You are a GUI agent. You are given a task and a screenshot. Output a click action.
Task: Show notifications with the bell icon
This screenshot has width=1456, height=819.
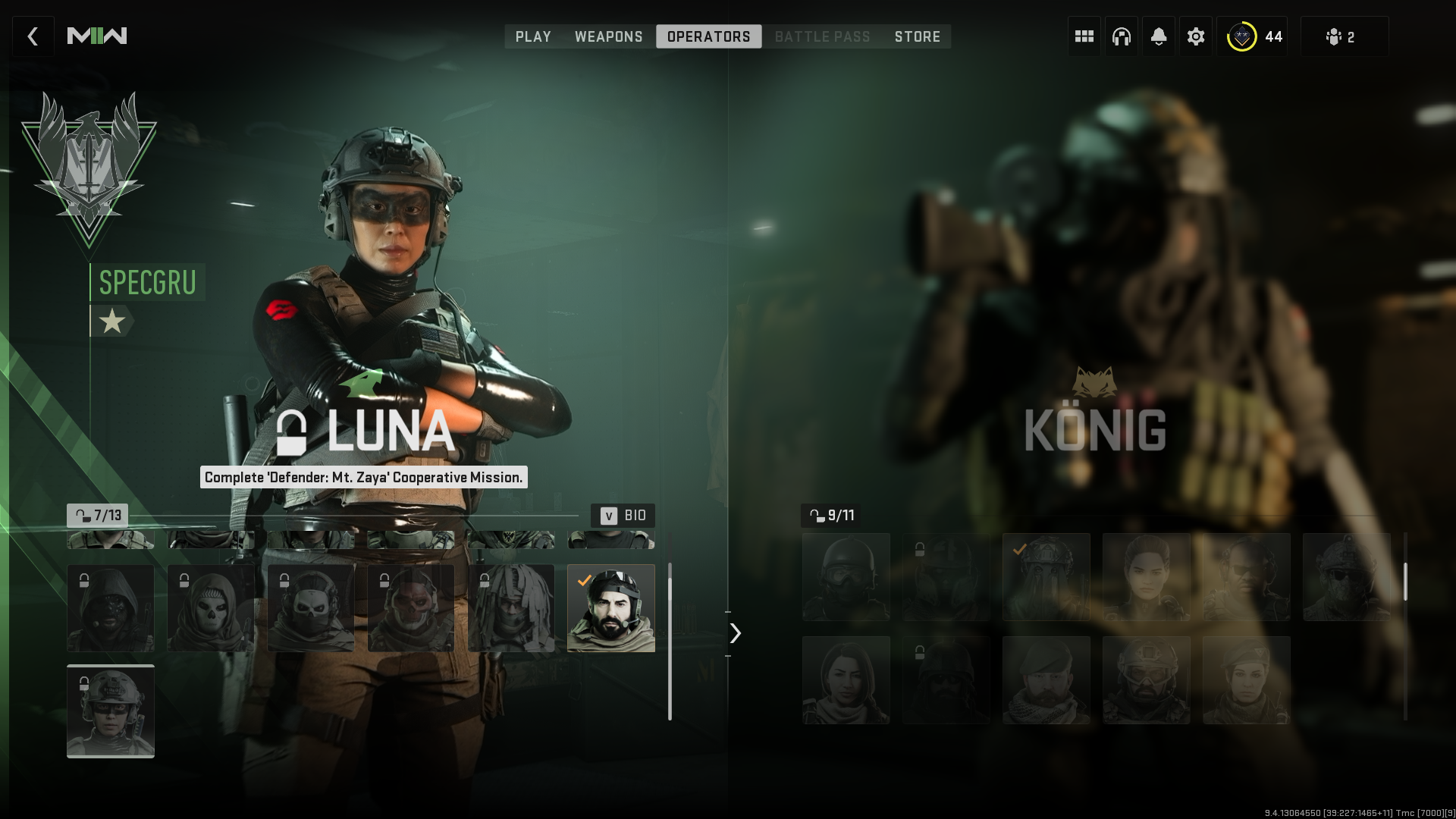(x=1158, y=36)
